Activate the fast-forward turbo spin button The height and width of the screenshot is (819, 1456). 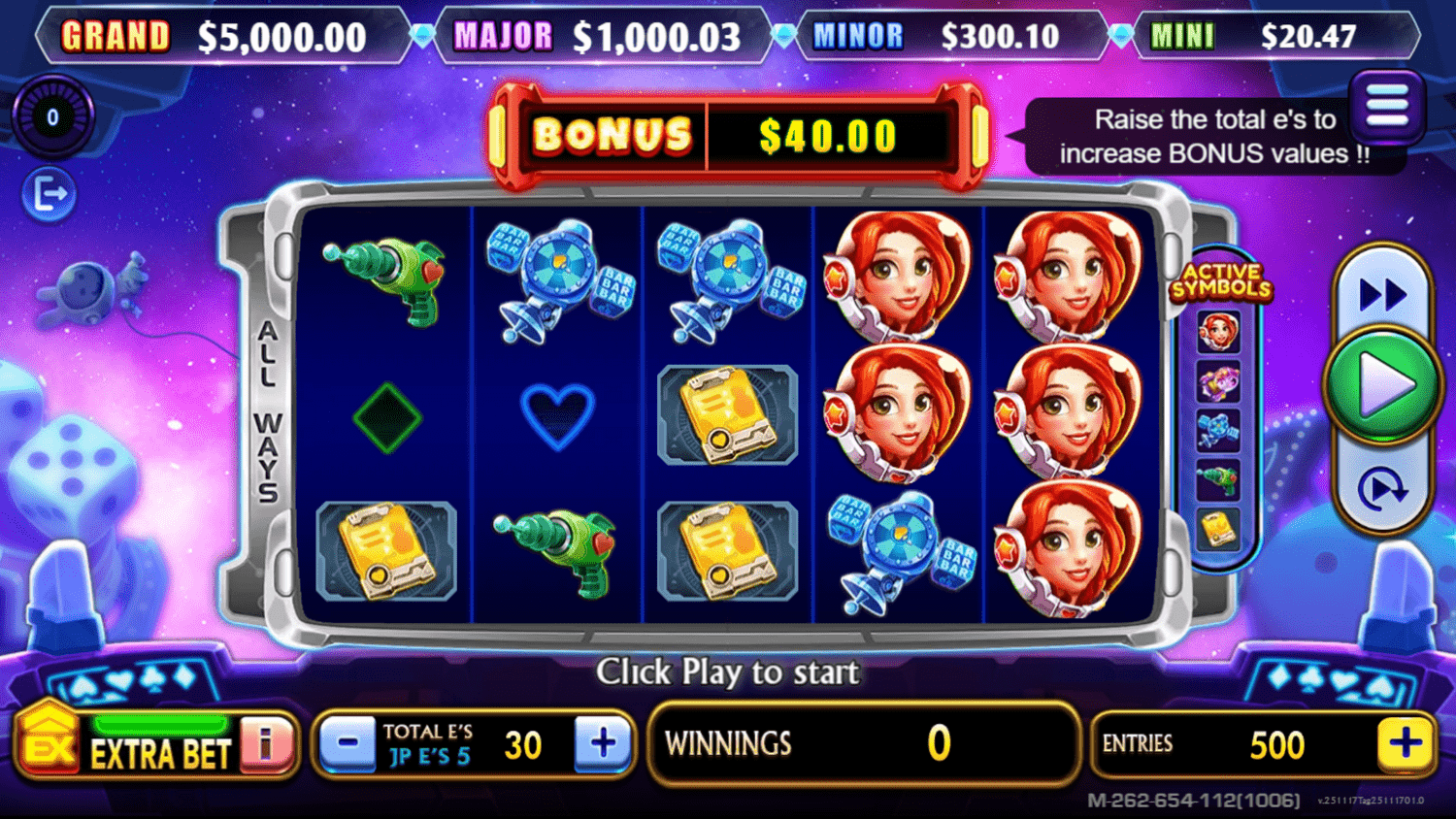pos(1382,294)
